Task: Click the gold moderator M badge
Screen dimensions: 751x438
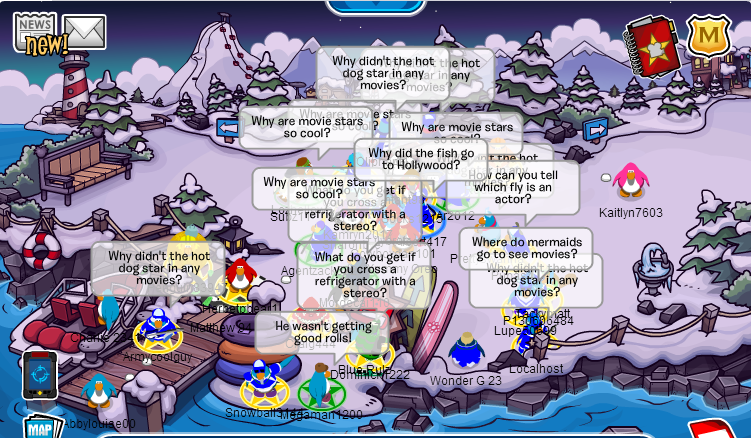Action: pyautogui.click(x=709, y=36)
